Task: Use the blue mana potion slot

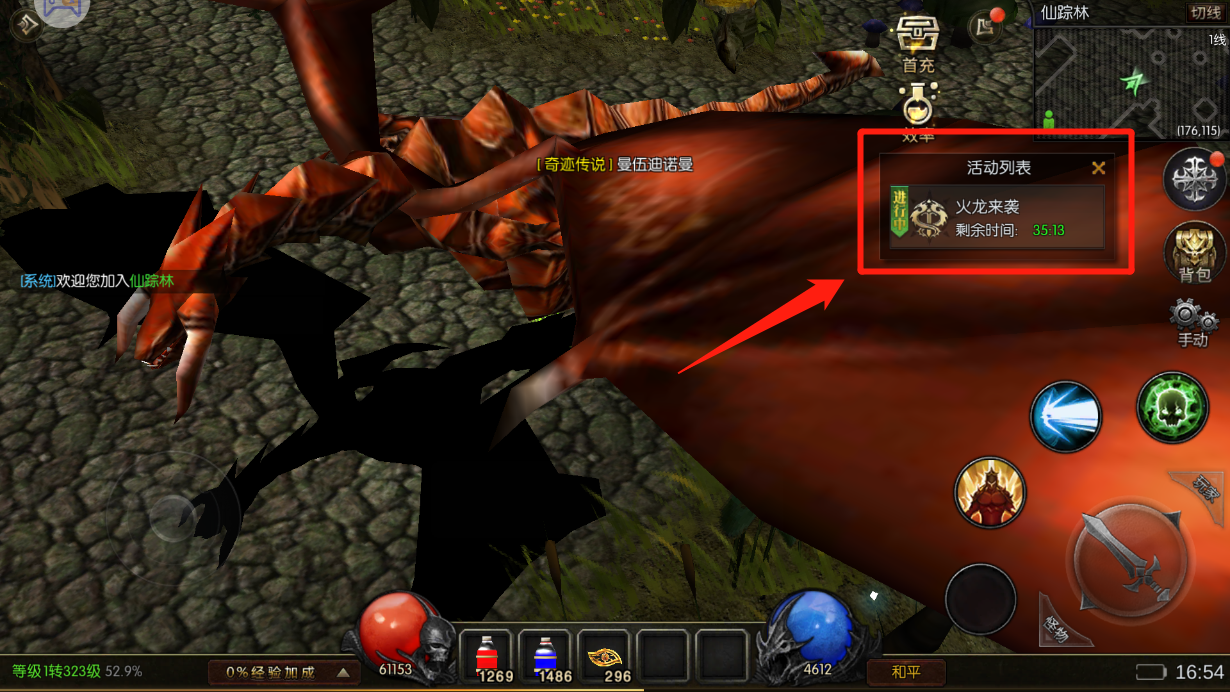Action: pyautogui.click(x=545, y=657)
